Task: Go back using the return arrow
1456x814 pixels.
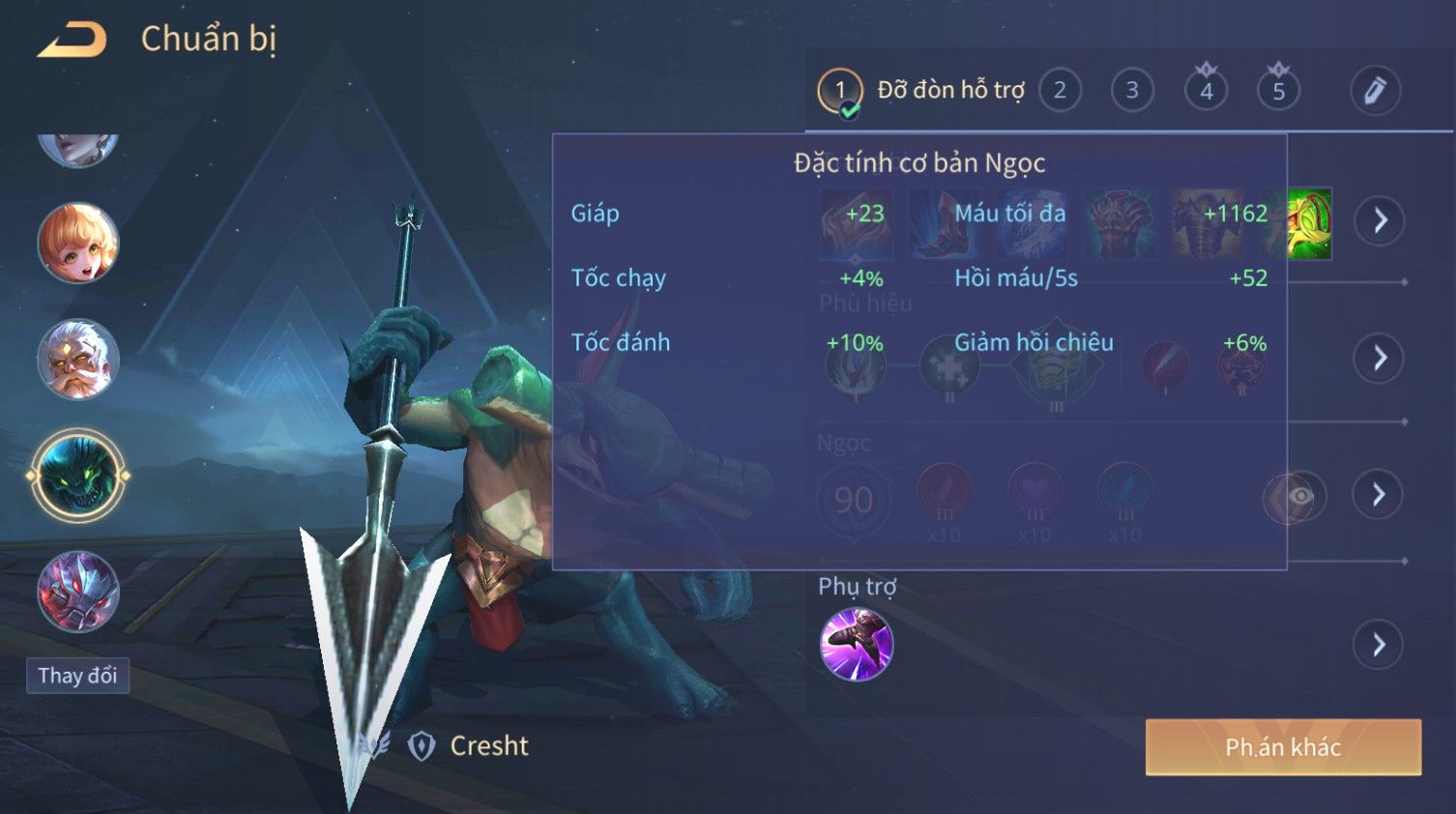Action: (x=72, y=41)
